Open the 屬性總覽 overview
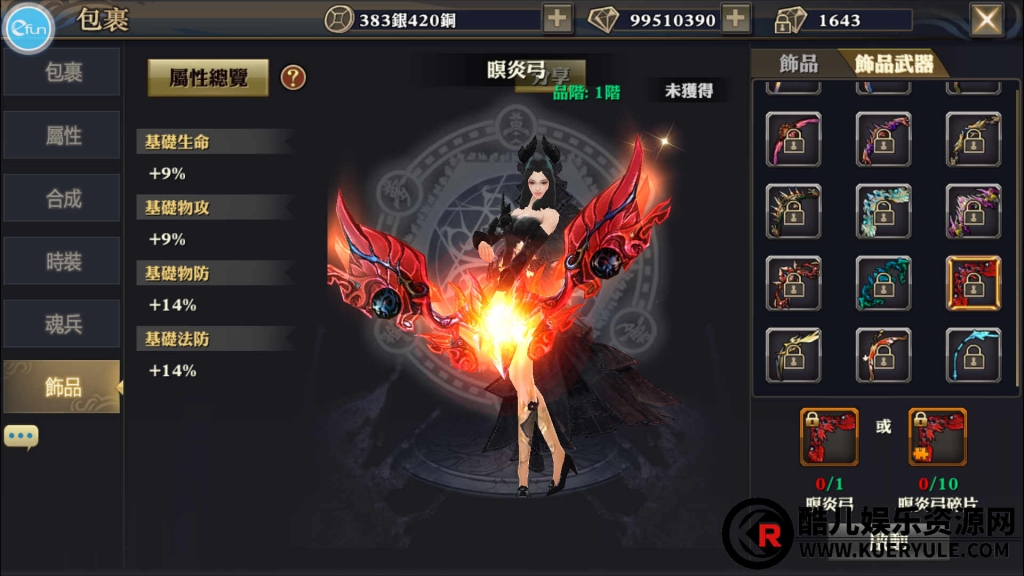Viewport: 1024px width, 576px height. pyautogui.click(x=208, y=77)
